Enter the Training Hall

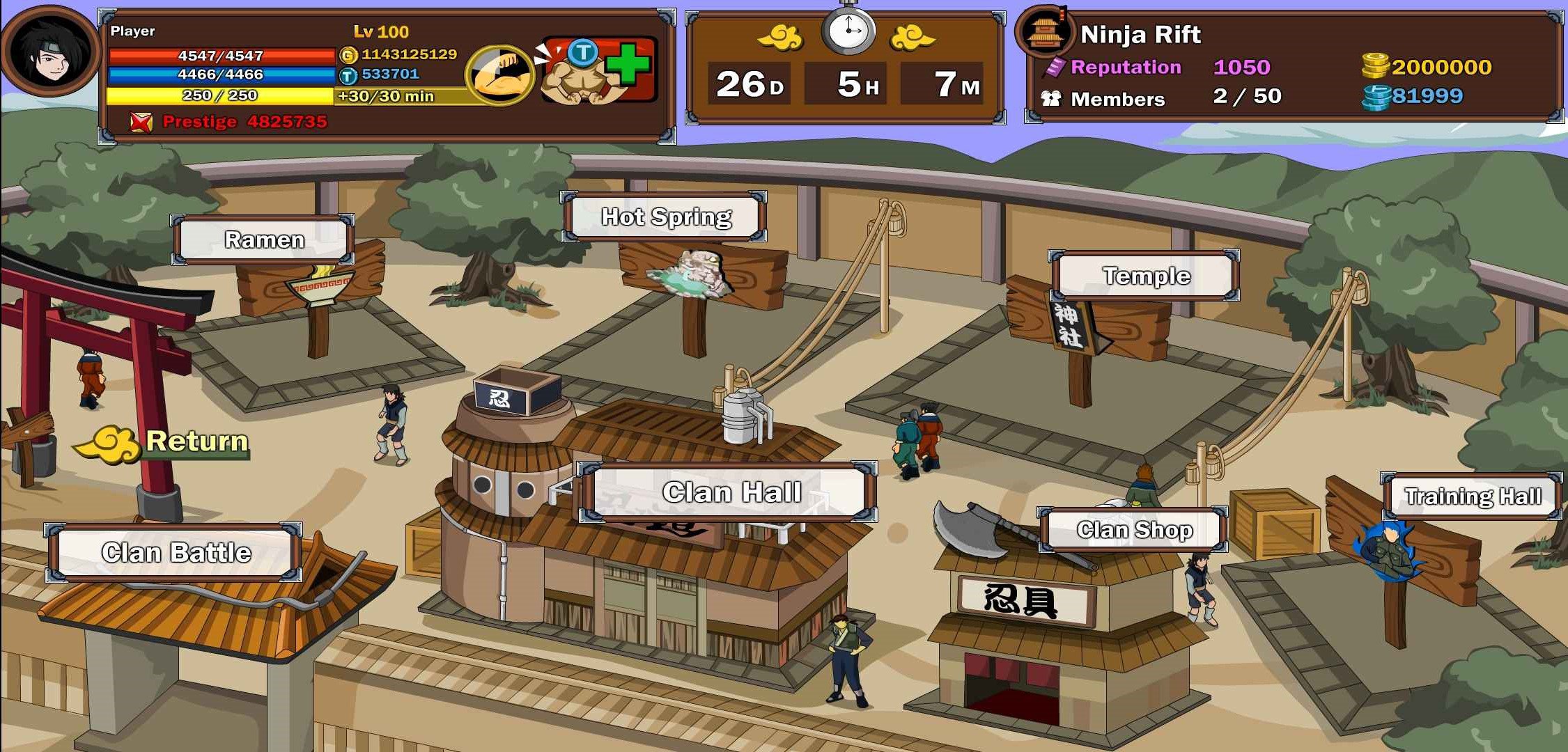tap(1473, 495)
